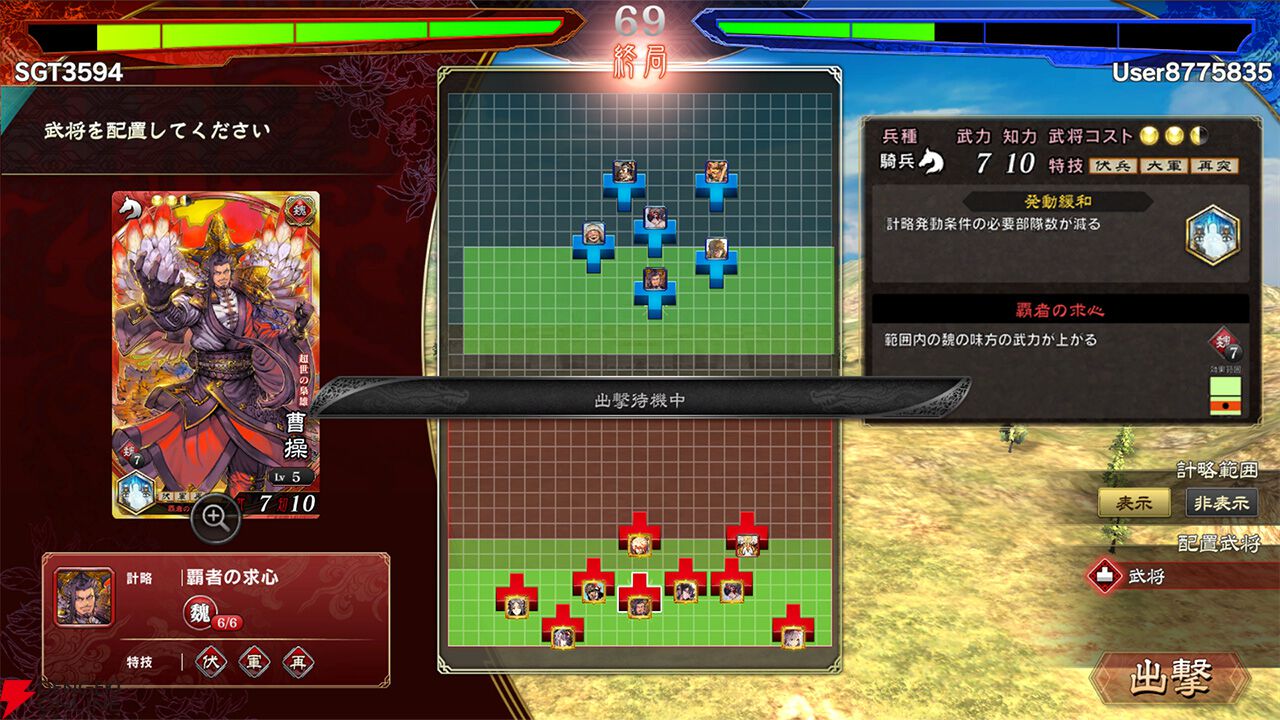Screen dimensions: 1280x720
Task: Enable 表示 to show the strategy range
Action: (x=1136, y=504)
